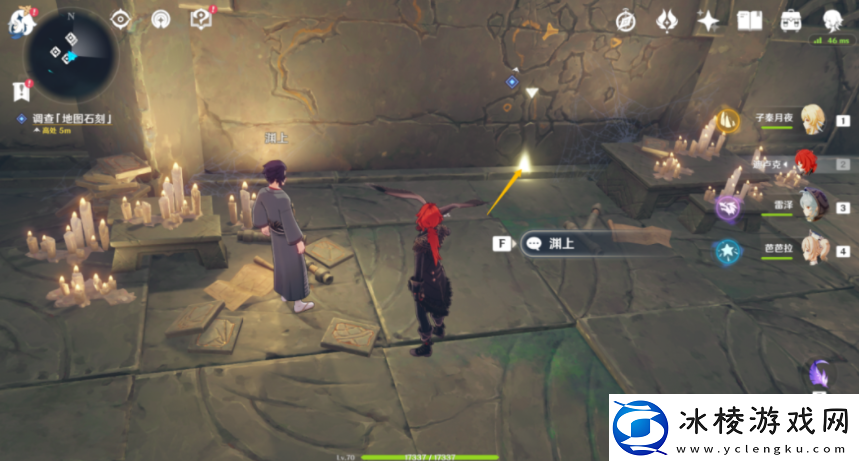Open the compass adventure icon
859x461 pixels.
[x=627, y=20]
